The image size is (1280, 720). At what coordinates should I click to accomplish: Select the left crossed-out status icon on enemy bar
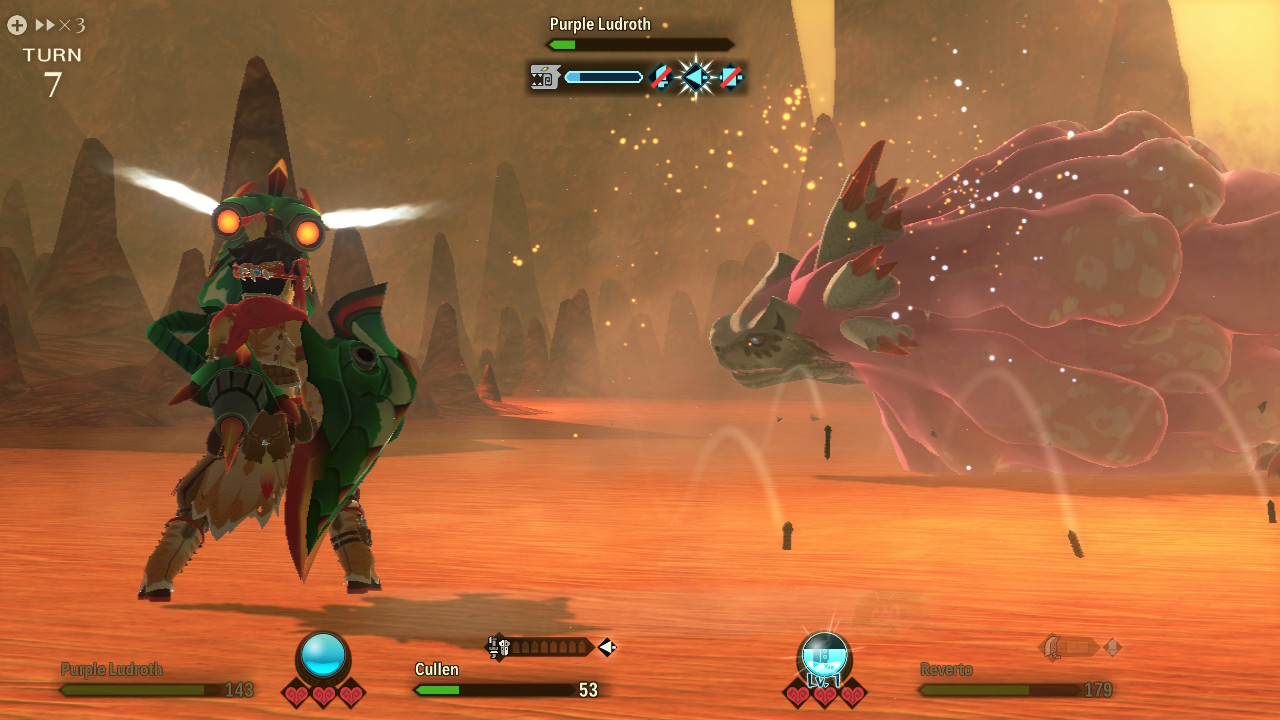click(660, 77)
